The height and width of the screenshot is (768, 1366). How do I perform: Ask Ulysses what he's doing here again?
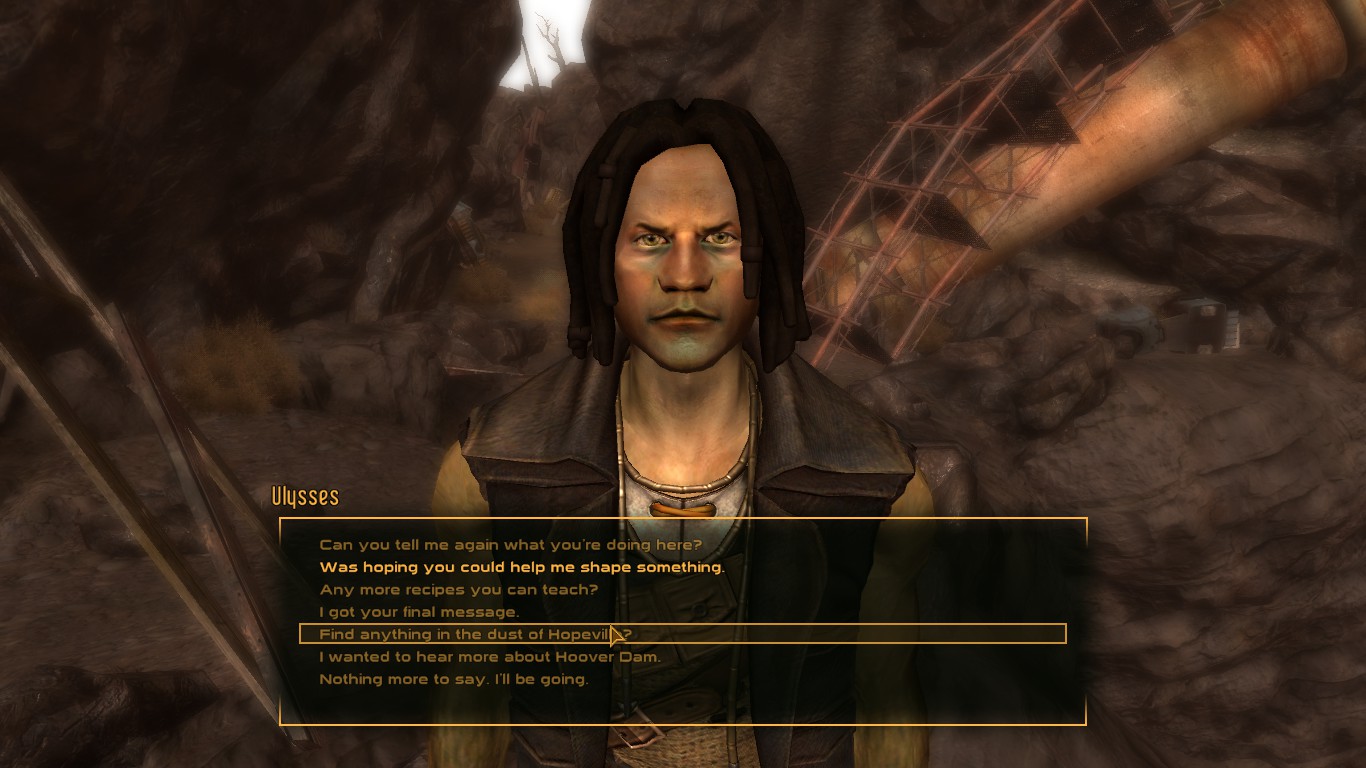coord(510,545)
